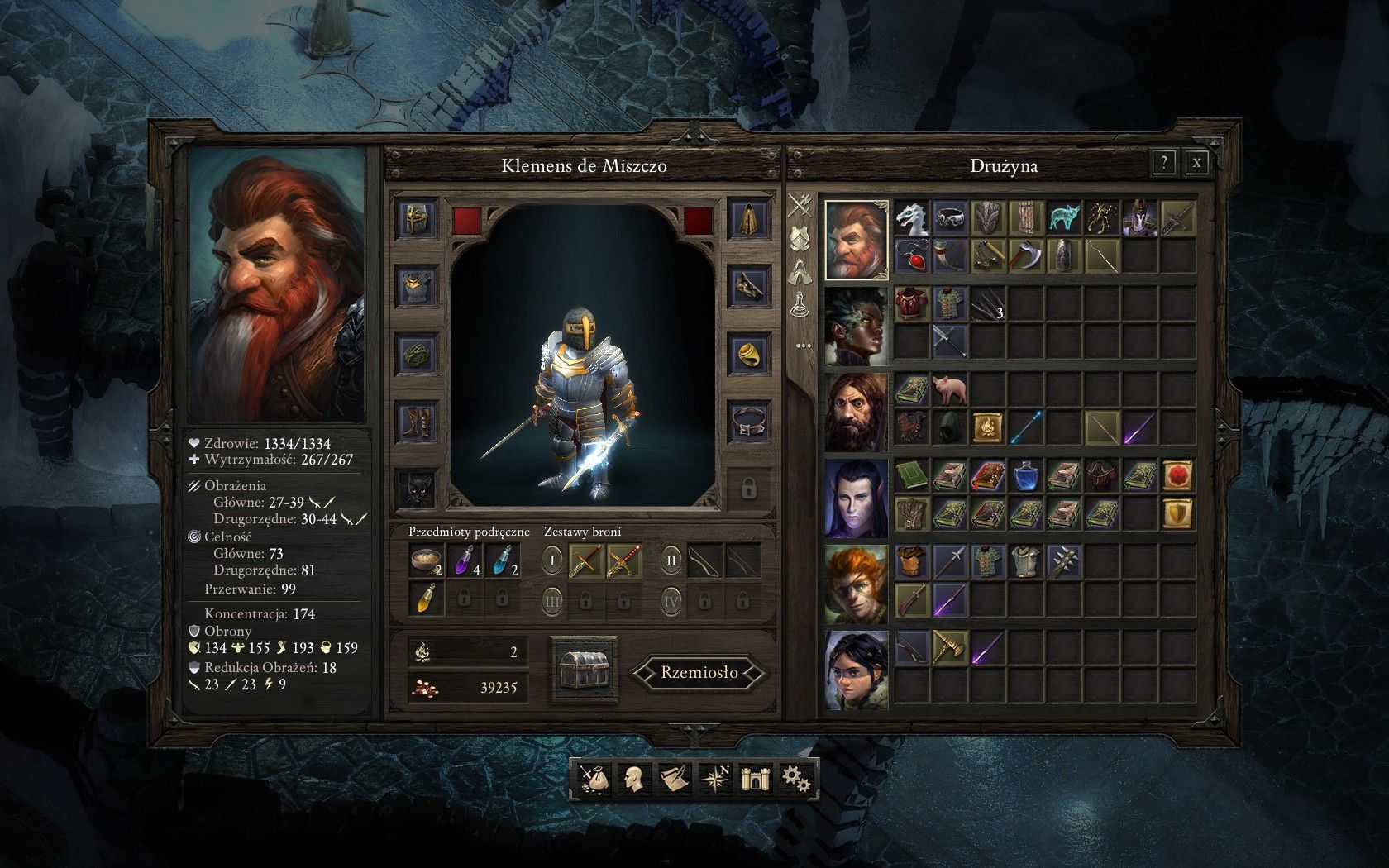Open options with the gears icon
The width and height of the screenshot is (1389, 868).
(x=795, y=779)
